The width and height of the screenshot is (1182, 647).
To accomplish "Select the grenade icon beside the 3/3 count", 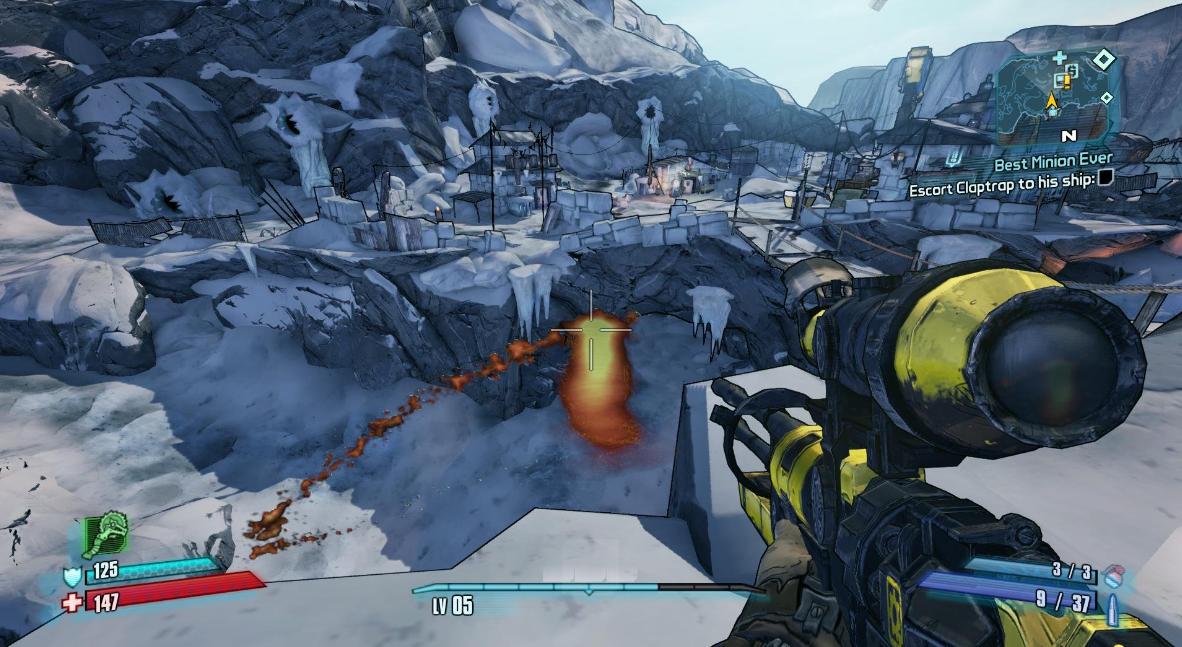I will tap(1115, 576).
